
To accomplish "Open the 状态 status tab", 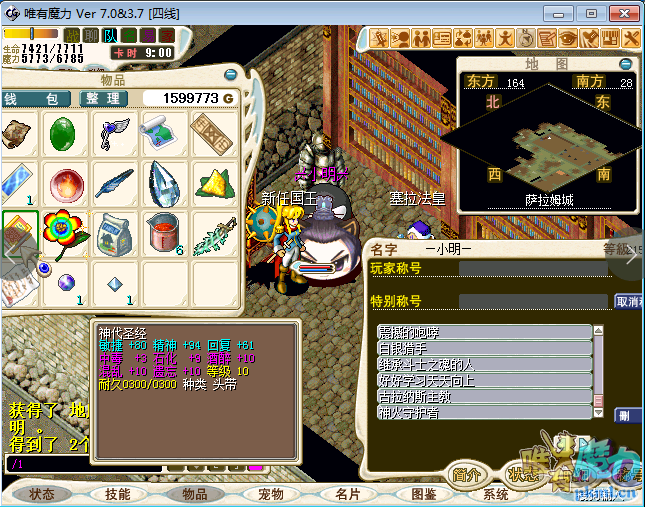I will pos(41,494).
